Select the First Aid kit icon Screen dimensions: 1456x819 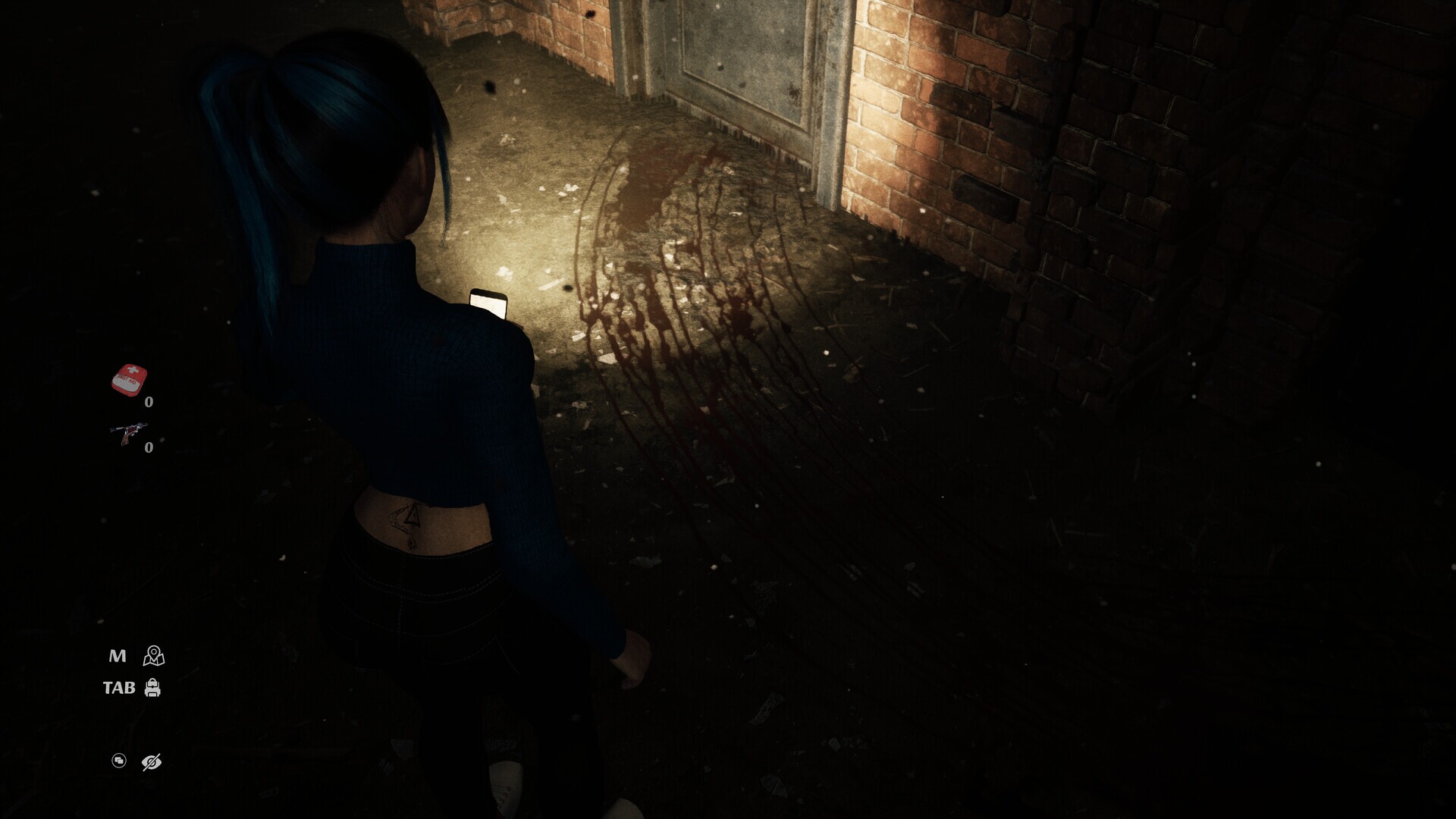pos(129,379)
